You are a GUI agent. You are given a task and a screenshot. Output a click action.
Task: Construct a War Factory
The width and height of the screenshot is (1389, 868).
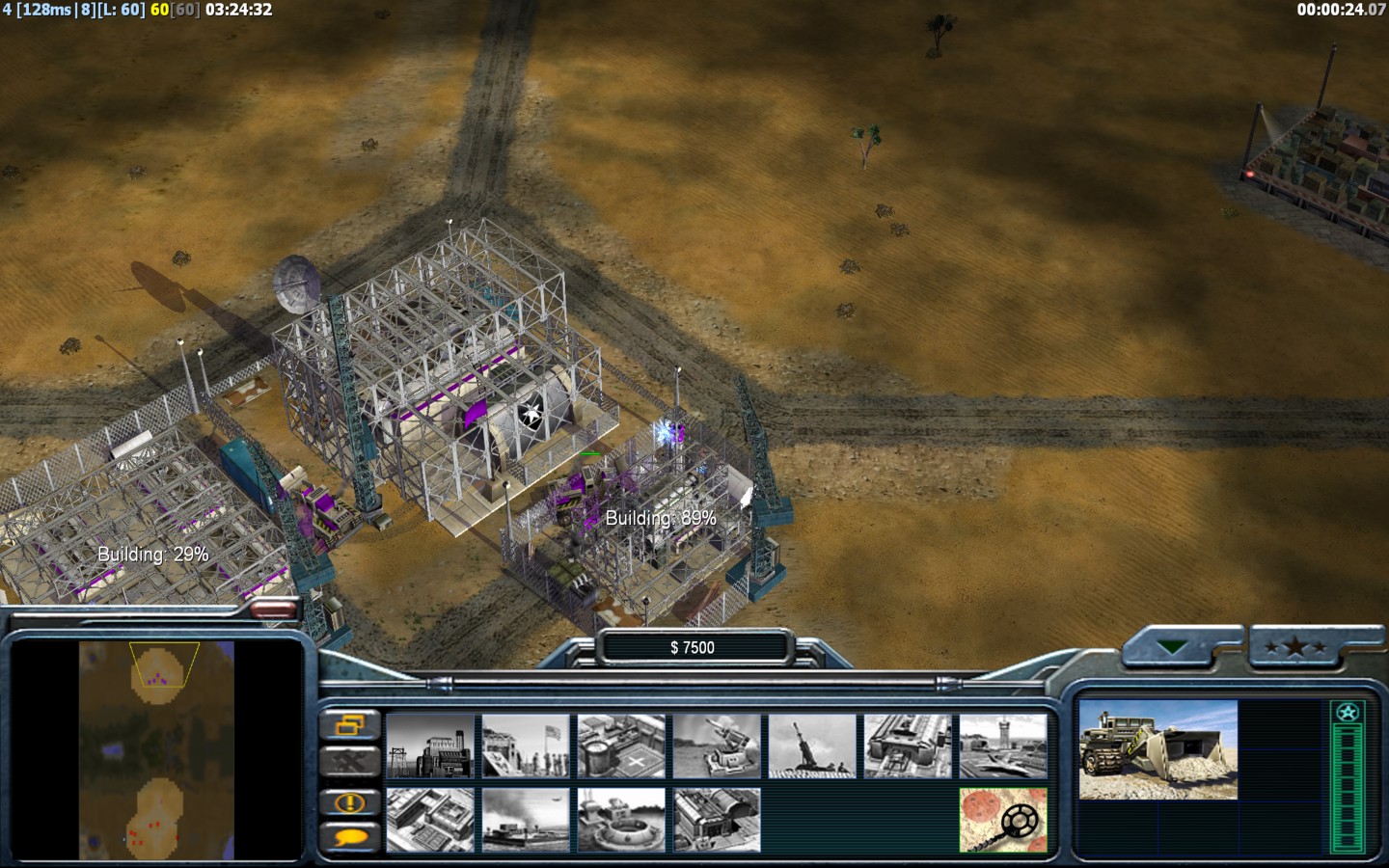[x=908, y=746]
